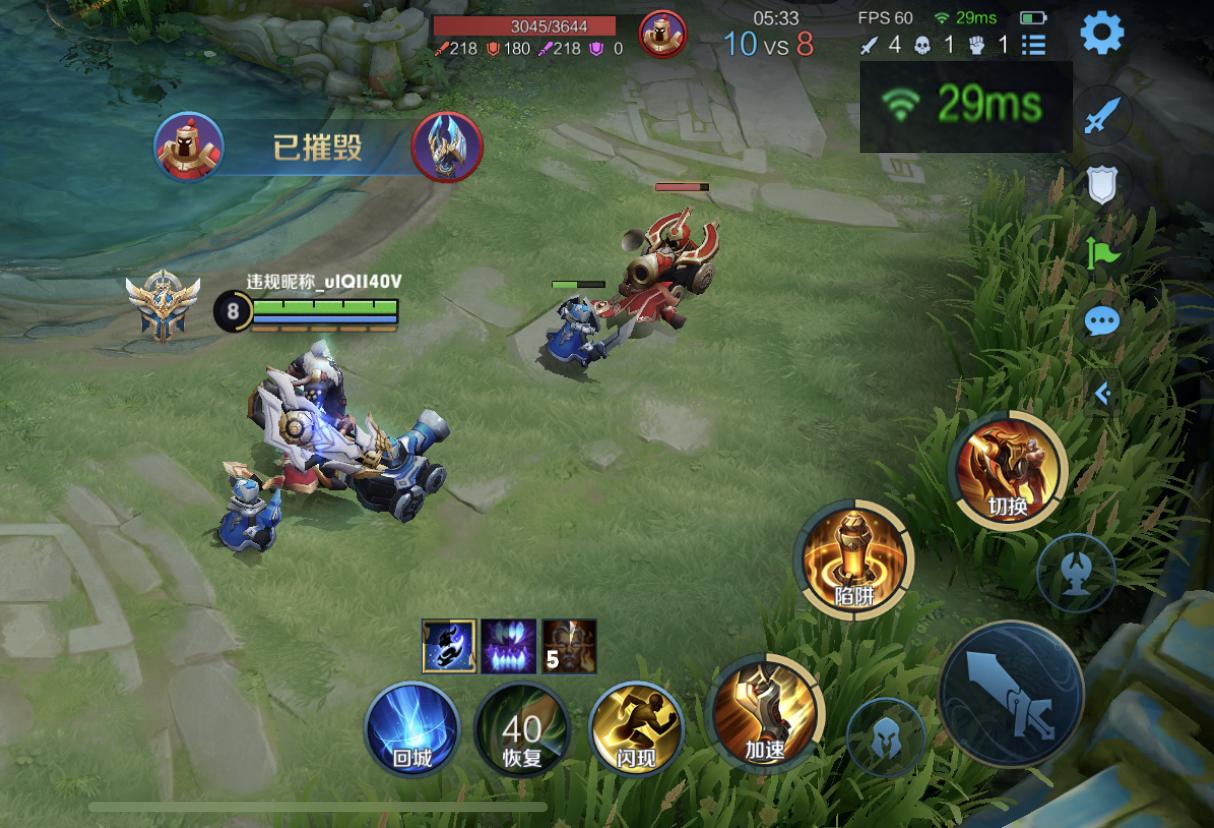The image size is (1214, 828).
Task: Activate the 加速 speed-up ability
Action: pyautogui.click(x=764, y=714)
